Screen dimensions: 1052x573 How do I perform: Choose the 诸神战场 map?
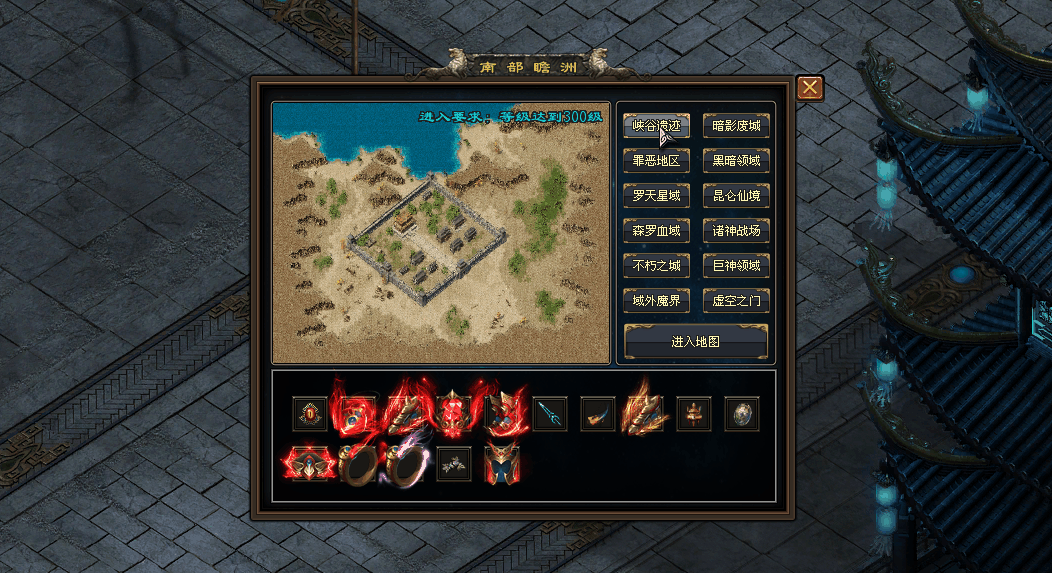tap(736, 231)
